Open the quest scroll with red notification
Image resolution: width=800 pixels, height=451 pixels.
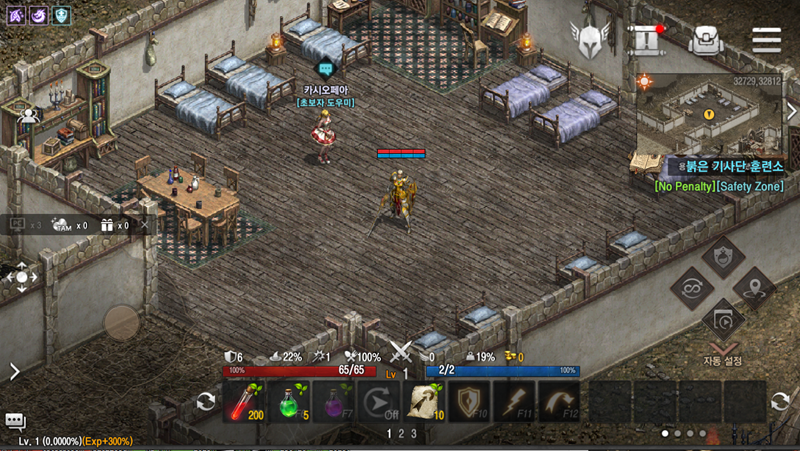[x=646, y=40]
